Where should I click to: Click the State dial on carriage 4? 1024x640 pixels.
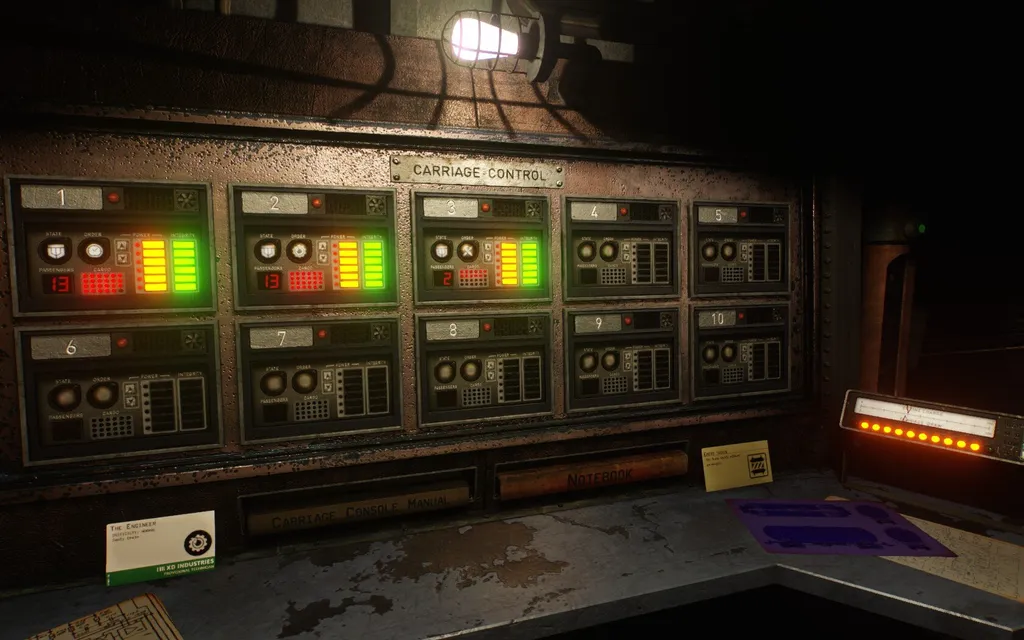[x=584, y=250]
